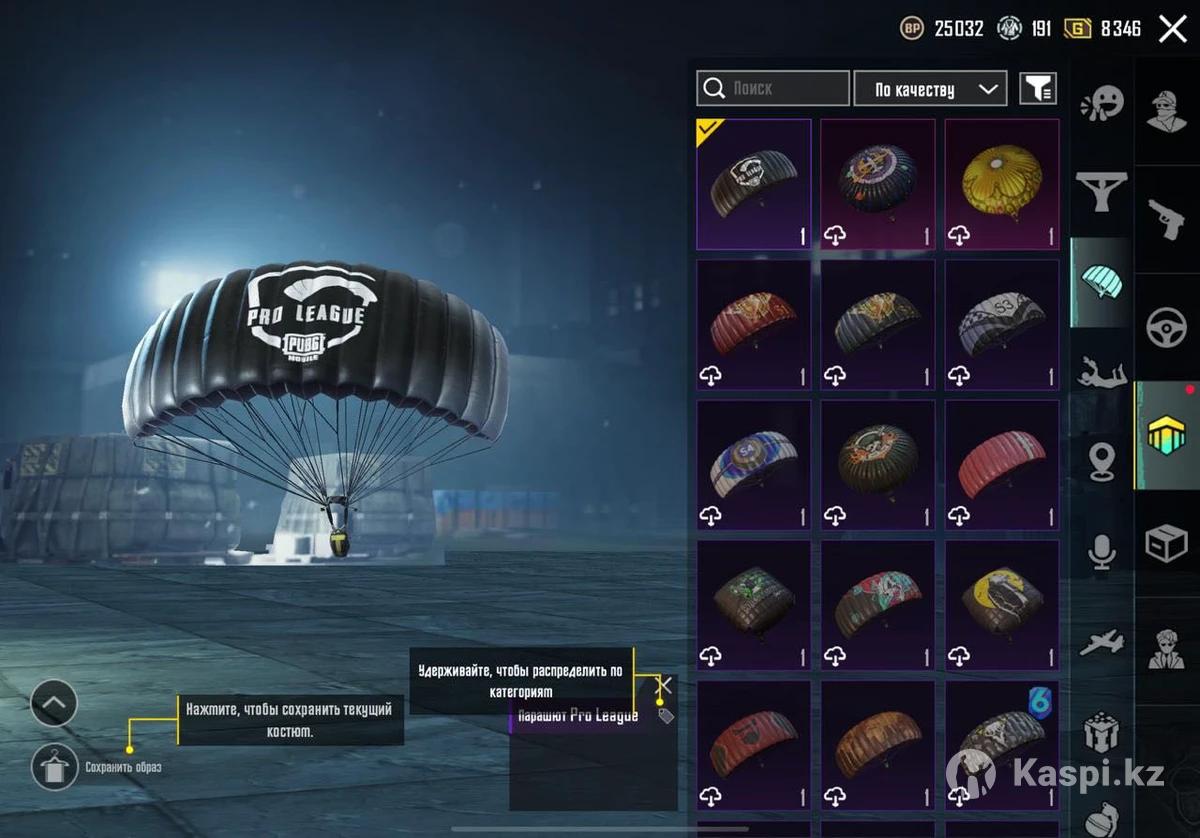
Task: Open the airplane skins category
Action: click(x=1101, y=643)
